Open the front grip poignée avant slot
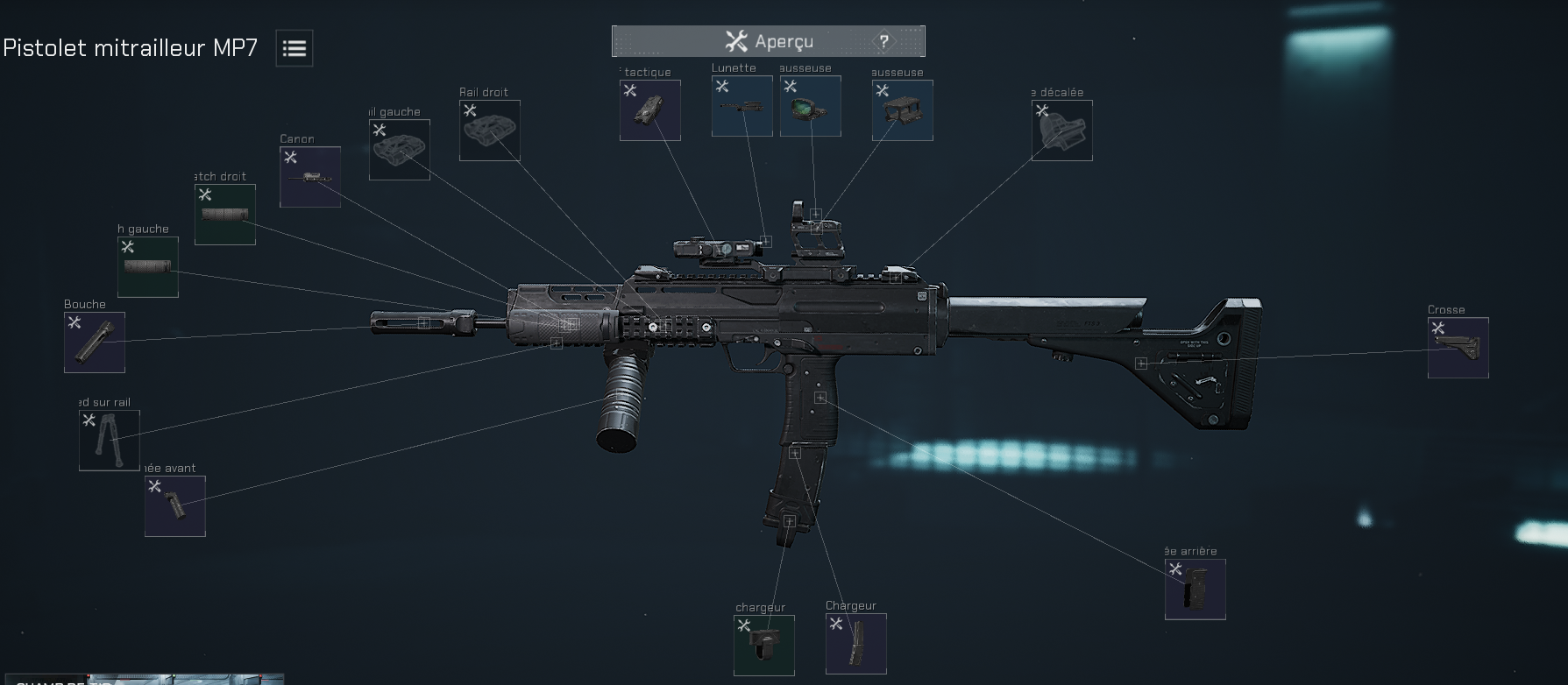1568x685 pixels. coord(174,505)
